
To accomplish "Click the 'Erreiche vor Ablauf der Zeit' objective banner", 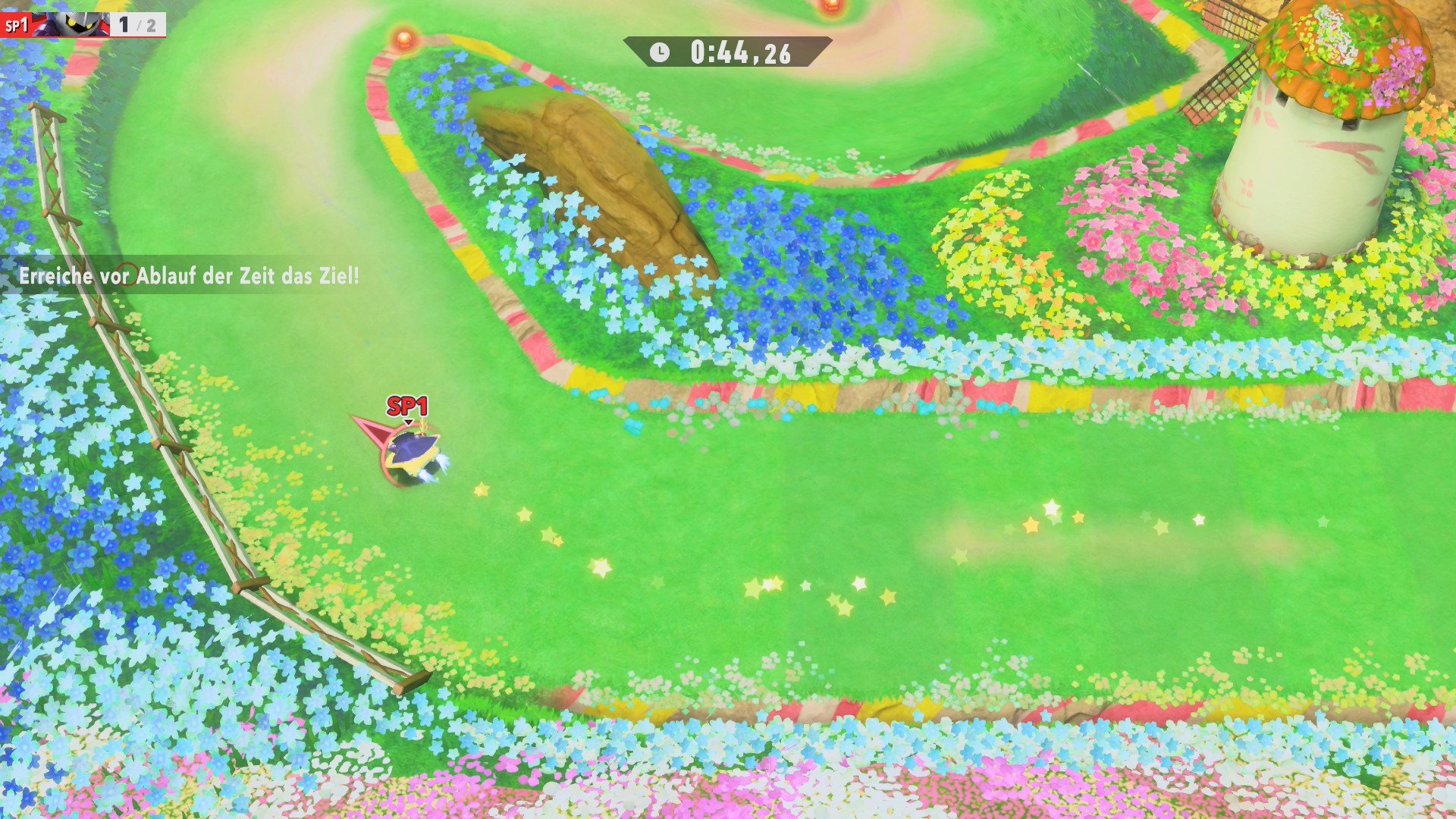I will coord(189,275).
